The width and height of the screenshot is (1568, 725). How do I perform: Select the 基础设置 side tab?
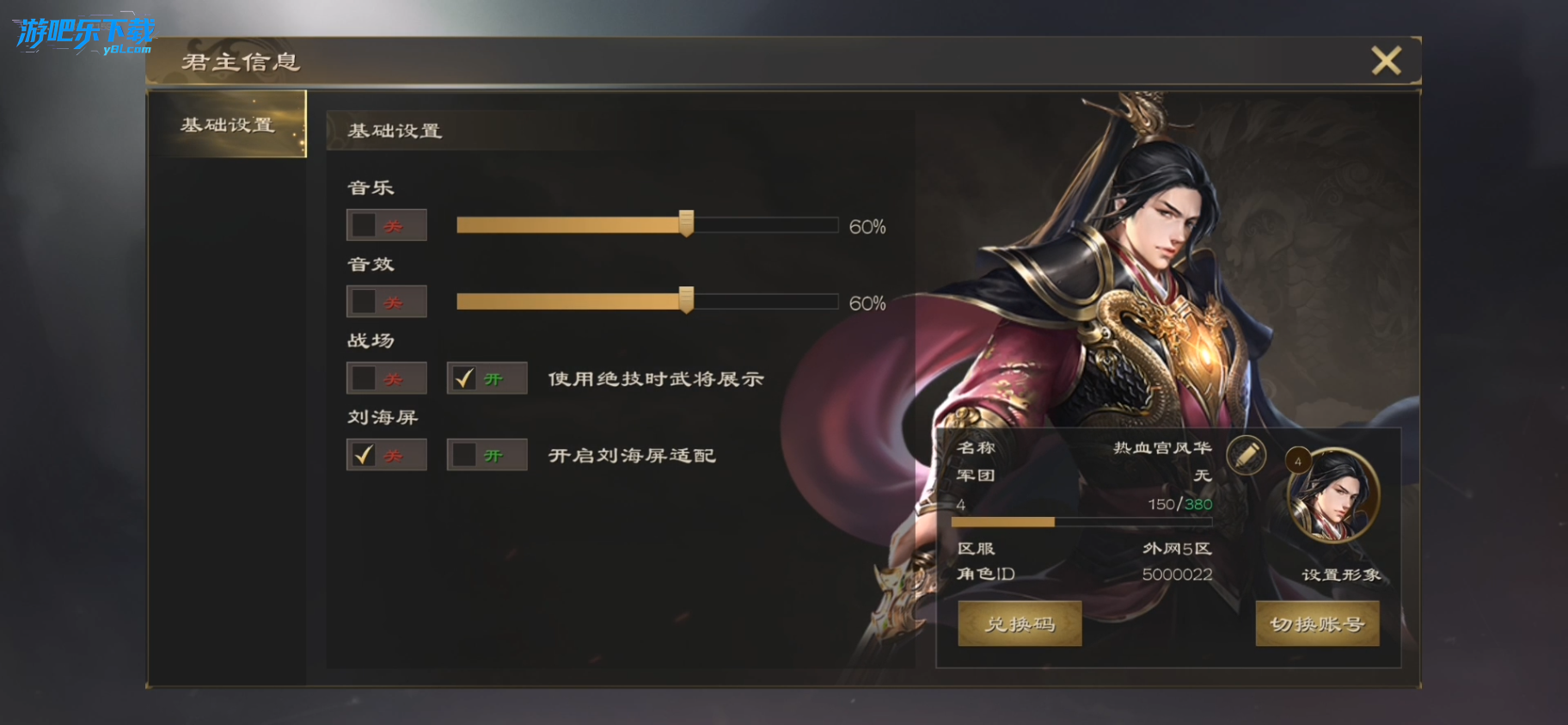point(227,125)
